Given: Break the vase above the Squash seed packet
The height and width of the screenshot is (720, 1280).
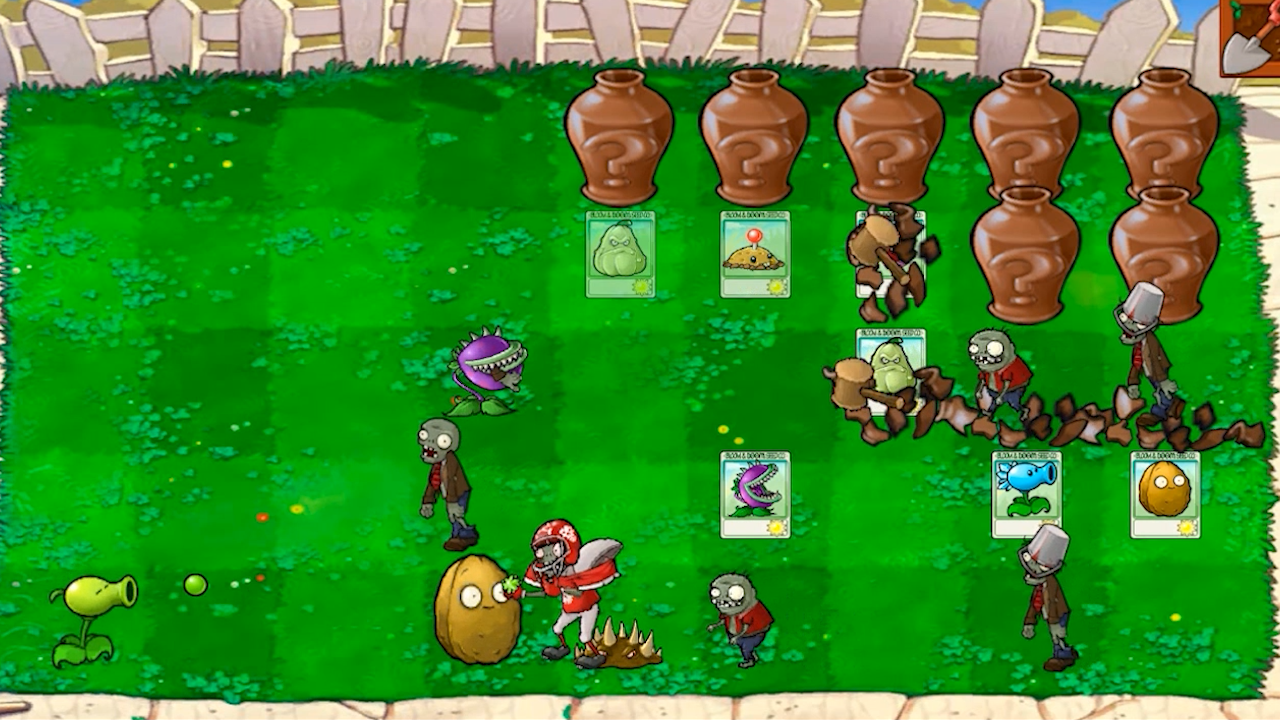Looking at the screenshot, I should point(620,135).
